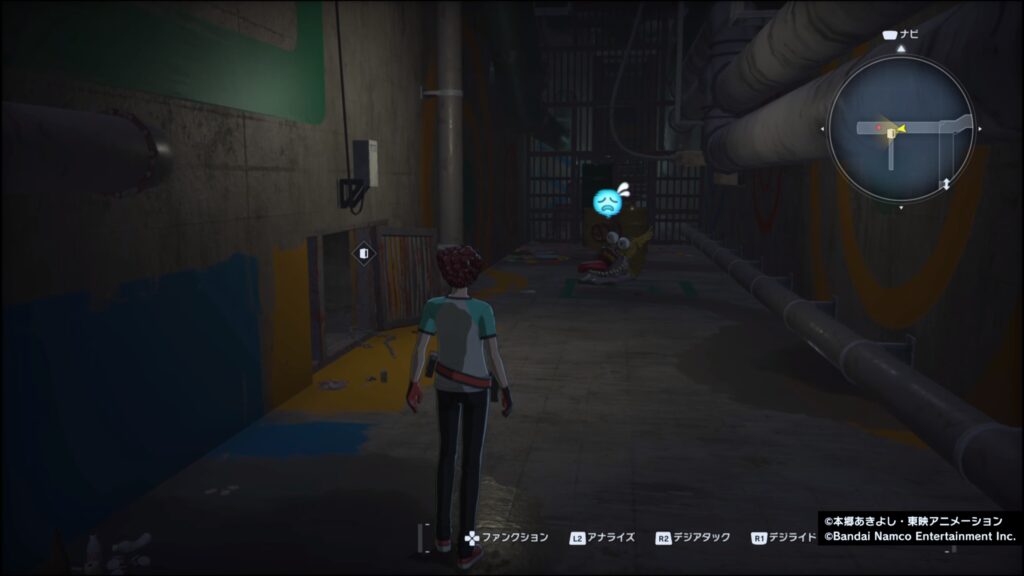Select the blue crying face emote icon

tap(608, 203)
